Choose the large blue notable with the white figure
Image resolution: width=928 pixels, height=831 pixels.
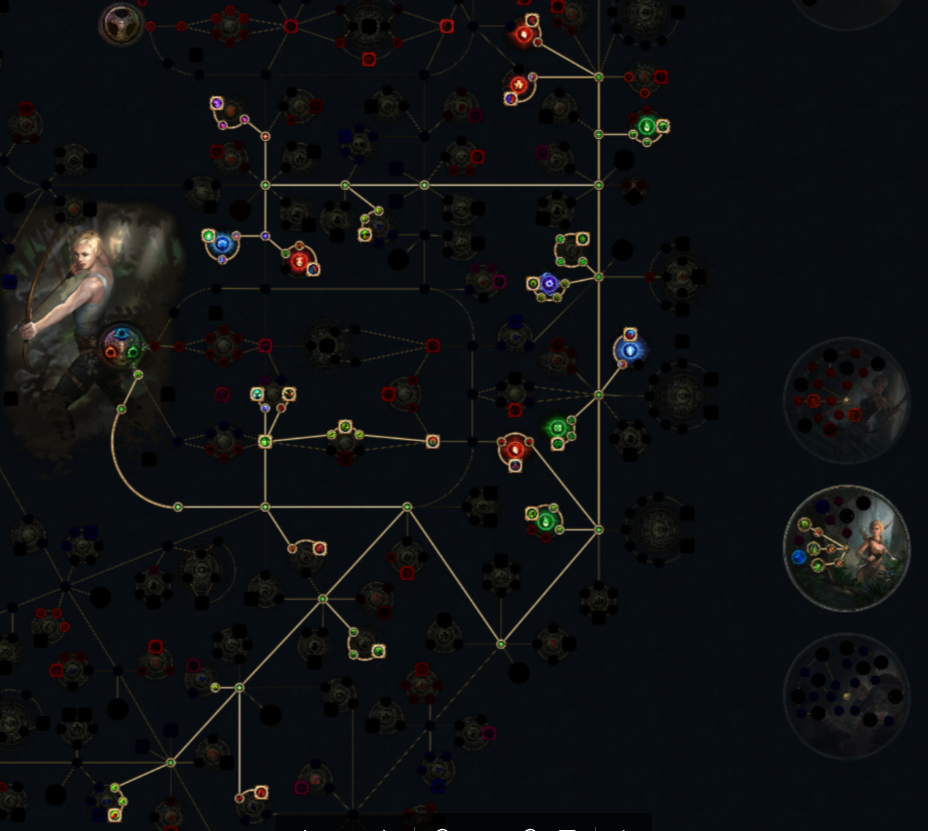click(x=629, y=350)
